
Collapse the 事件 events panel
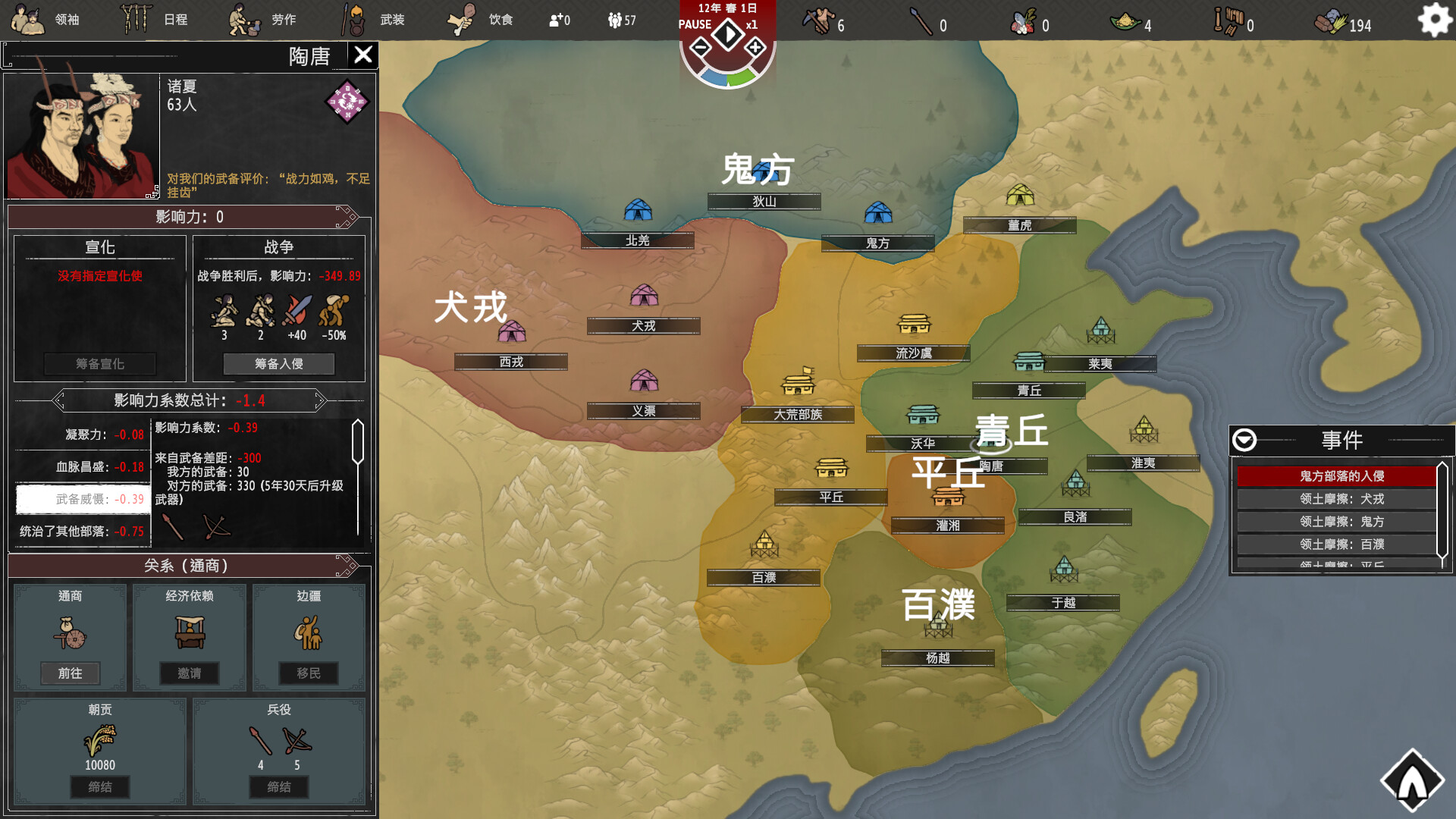(x=1244, y=440)
